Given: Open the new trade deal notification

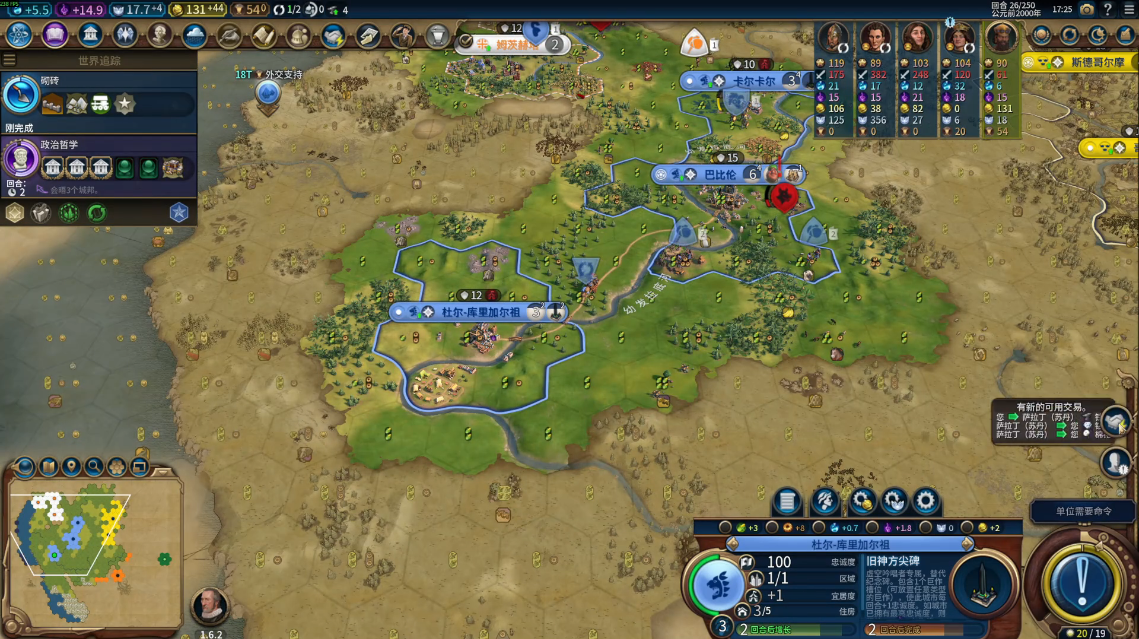Looking at the screenshot, I should tap(1115, 420).
